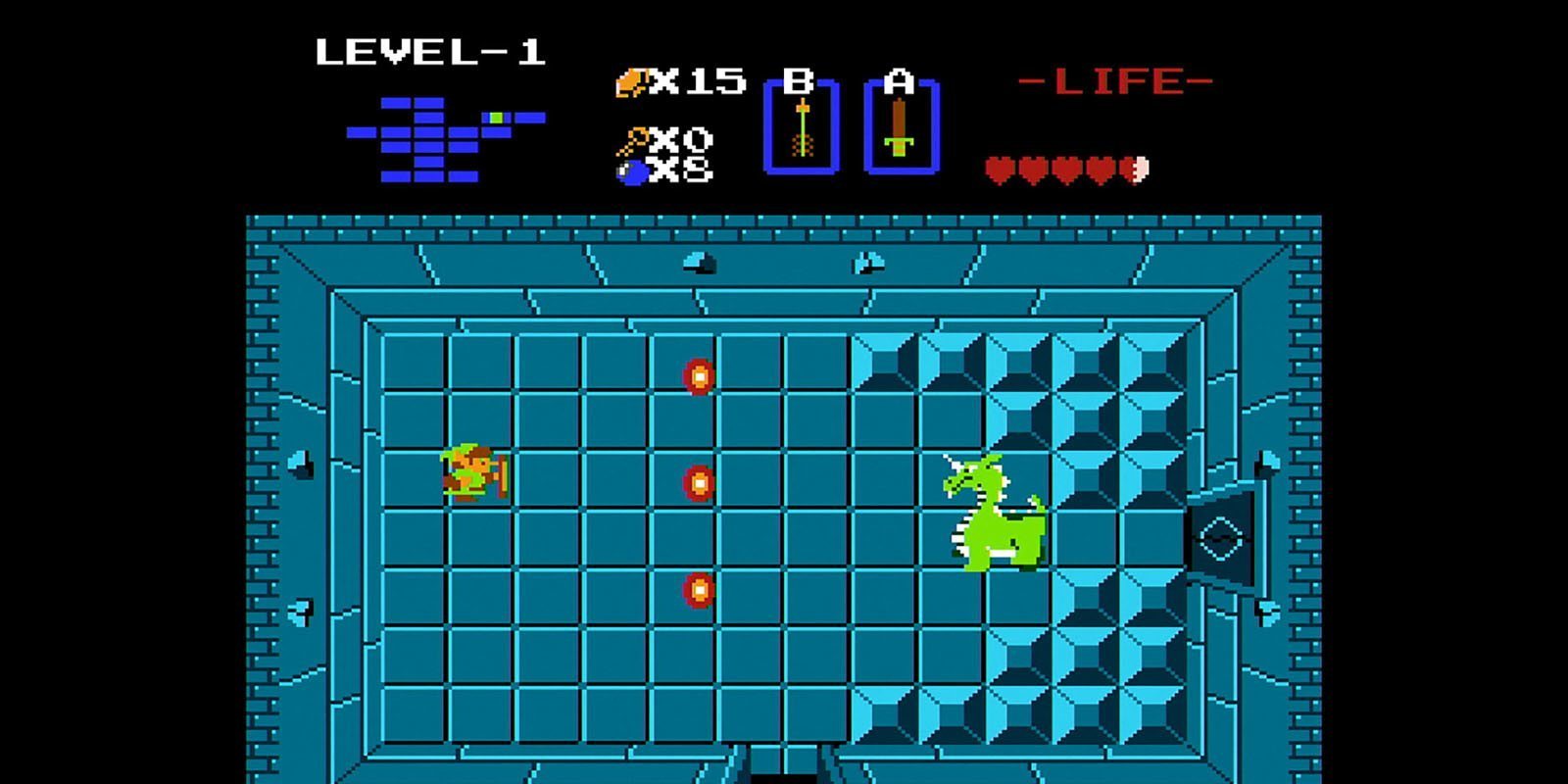The height and width of the screenshot is (784, 1568).
Task: Click the middle red fireball projectile
Action: tap(699, 482)
